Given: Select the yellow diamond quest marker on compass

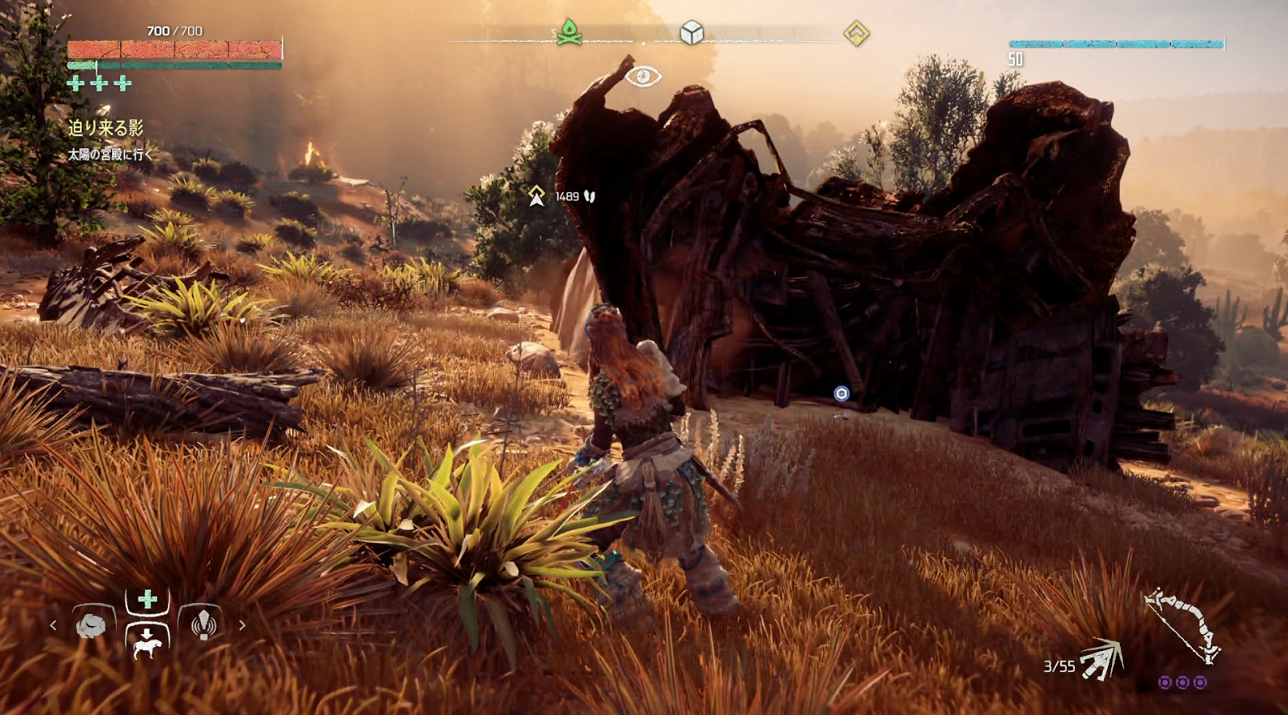Looking at the screenshot, I should click(856, 33).
